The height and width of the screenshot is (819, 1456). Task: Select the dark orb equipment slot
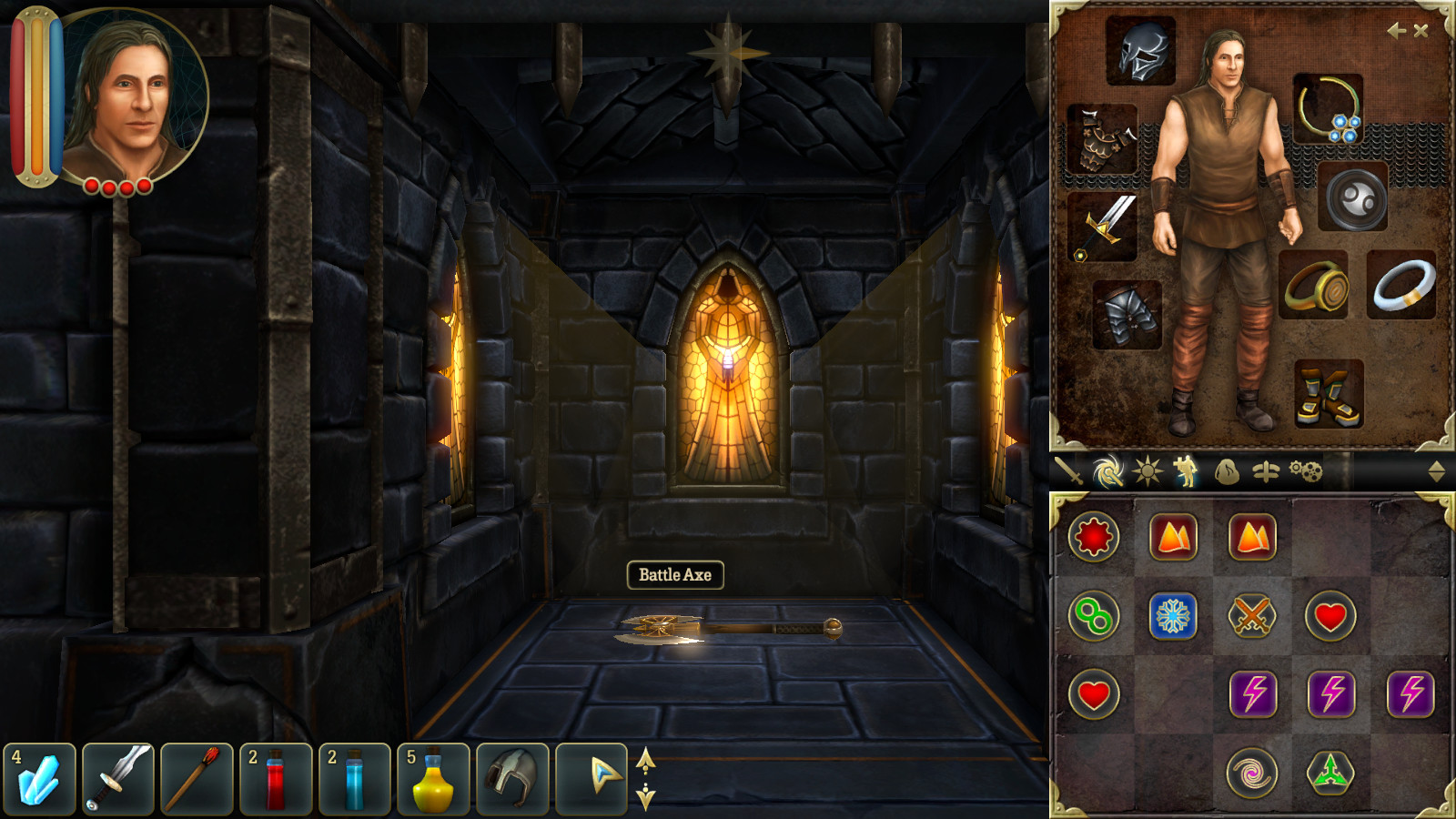point(1355,198)
